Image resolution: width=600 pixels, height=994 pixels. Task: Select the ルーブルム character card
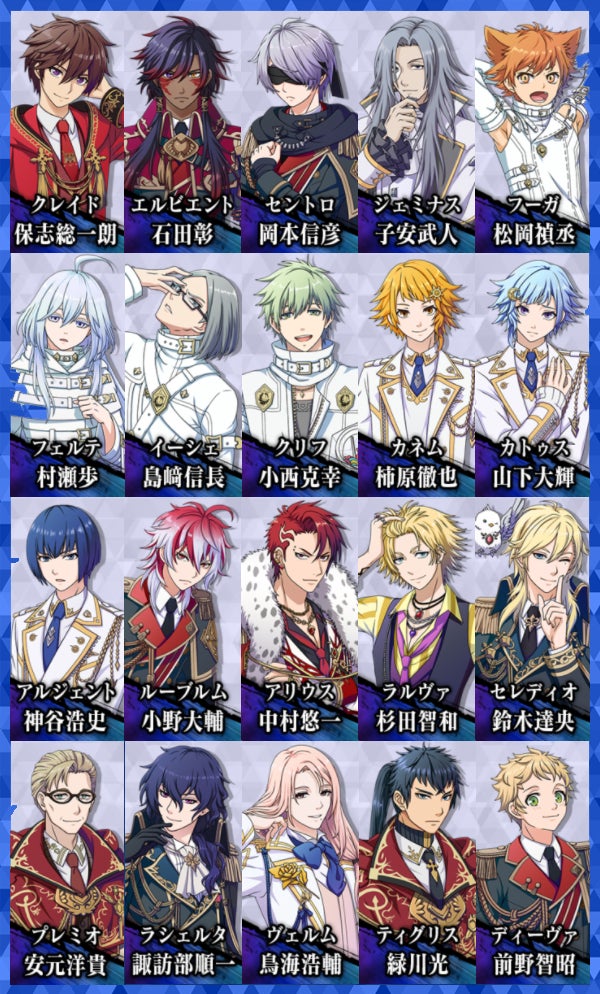(182, 618)
